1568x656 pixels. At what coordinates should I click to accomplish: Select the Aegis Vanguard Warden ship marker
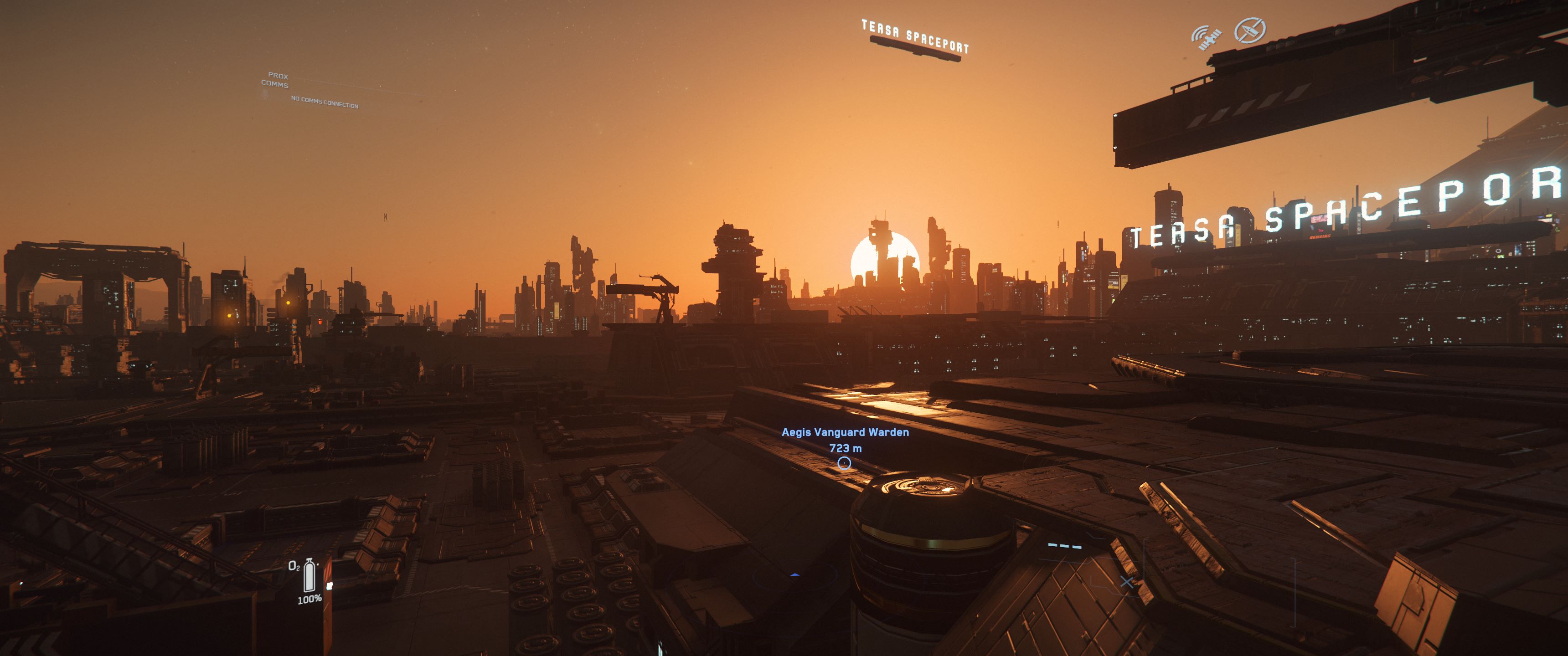(844, 463)
